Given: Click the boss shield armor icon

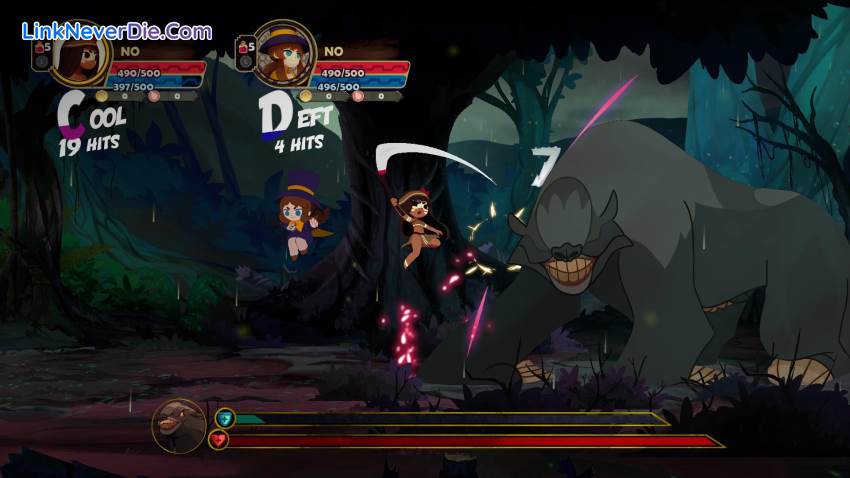Looking at the screenshot, I should click(x=224, y=418).
